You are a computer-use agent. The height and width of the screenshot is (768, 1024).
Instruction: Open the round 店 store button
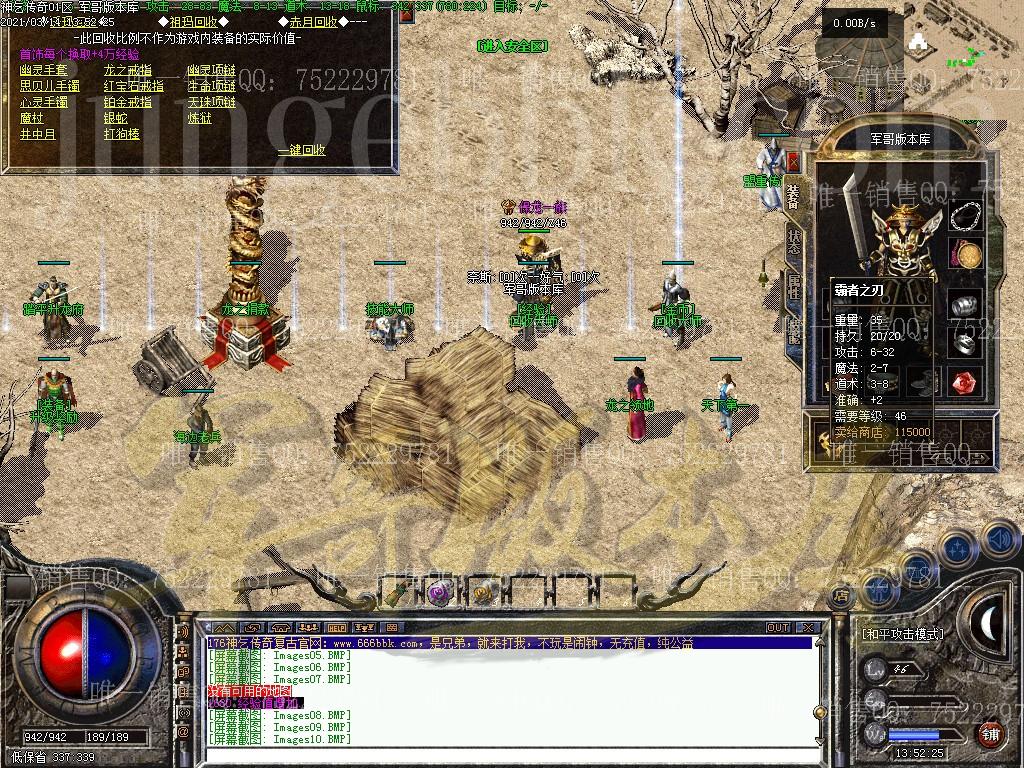click(x=842, y=595)
